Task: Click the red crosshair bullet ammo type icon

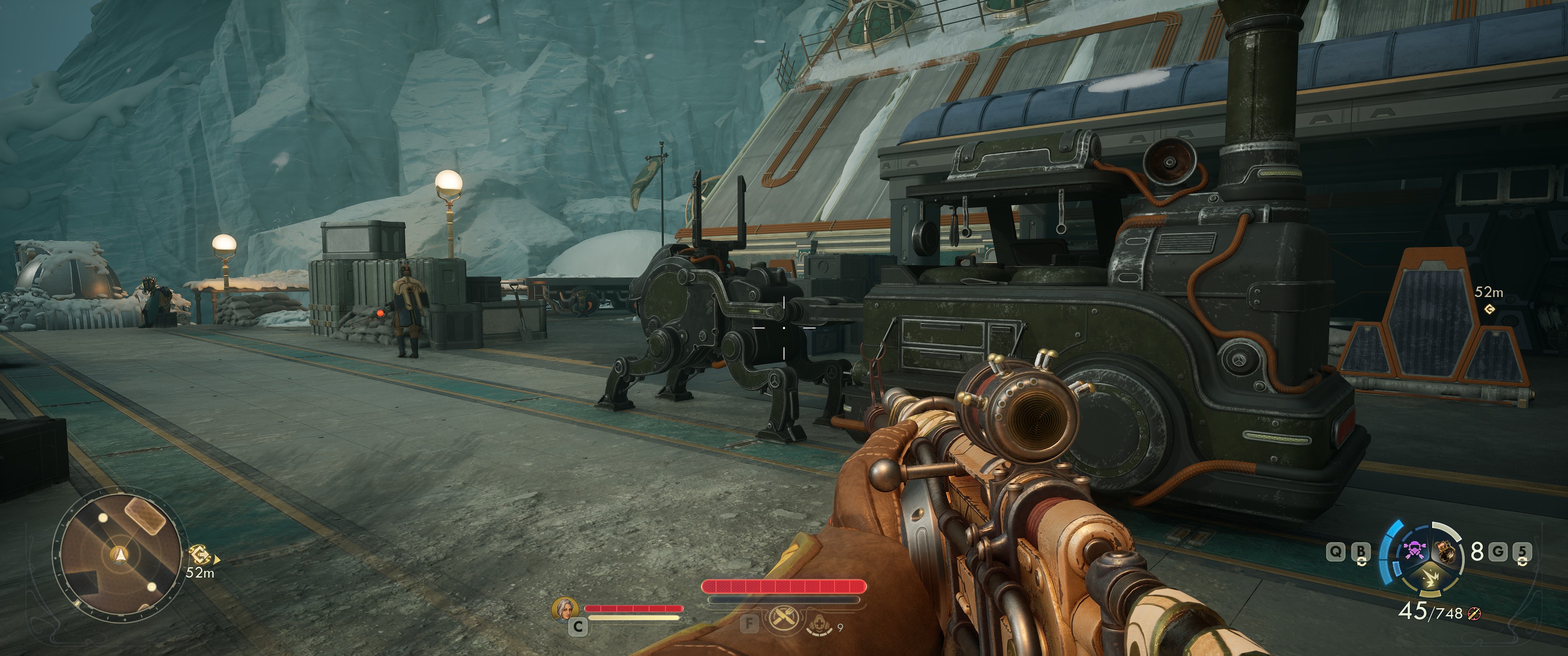Action: [x=1474, y=613]
